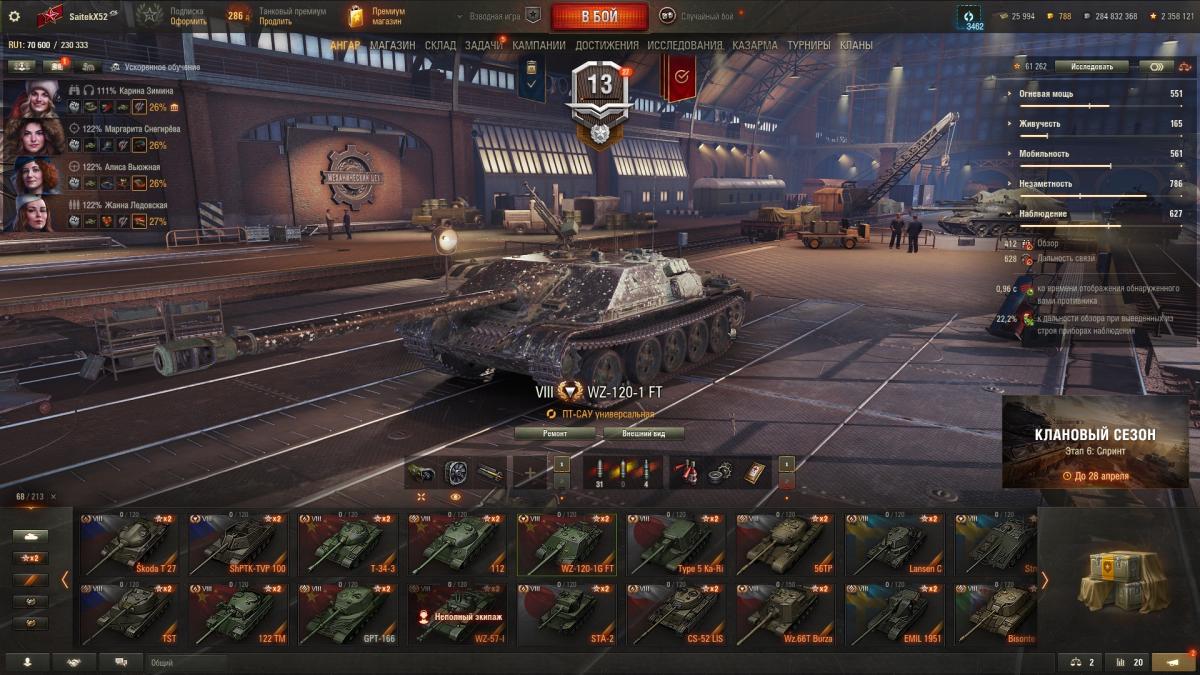The width and height of the screenshot is (1200, 675).
Task: Open the ИССЛЕДОВАНИЯ tab
Action: tap(684, 45)
